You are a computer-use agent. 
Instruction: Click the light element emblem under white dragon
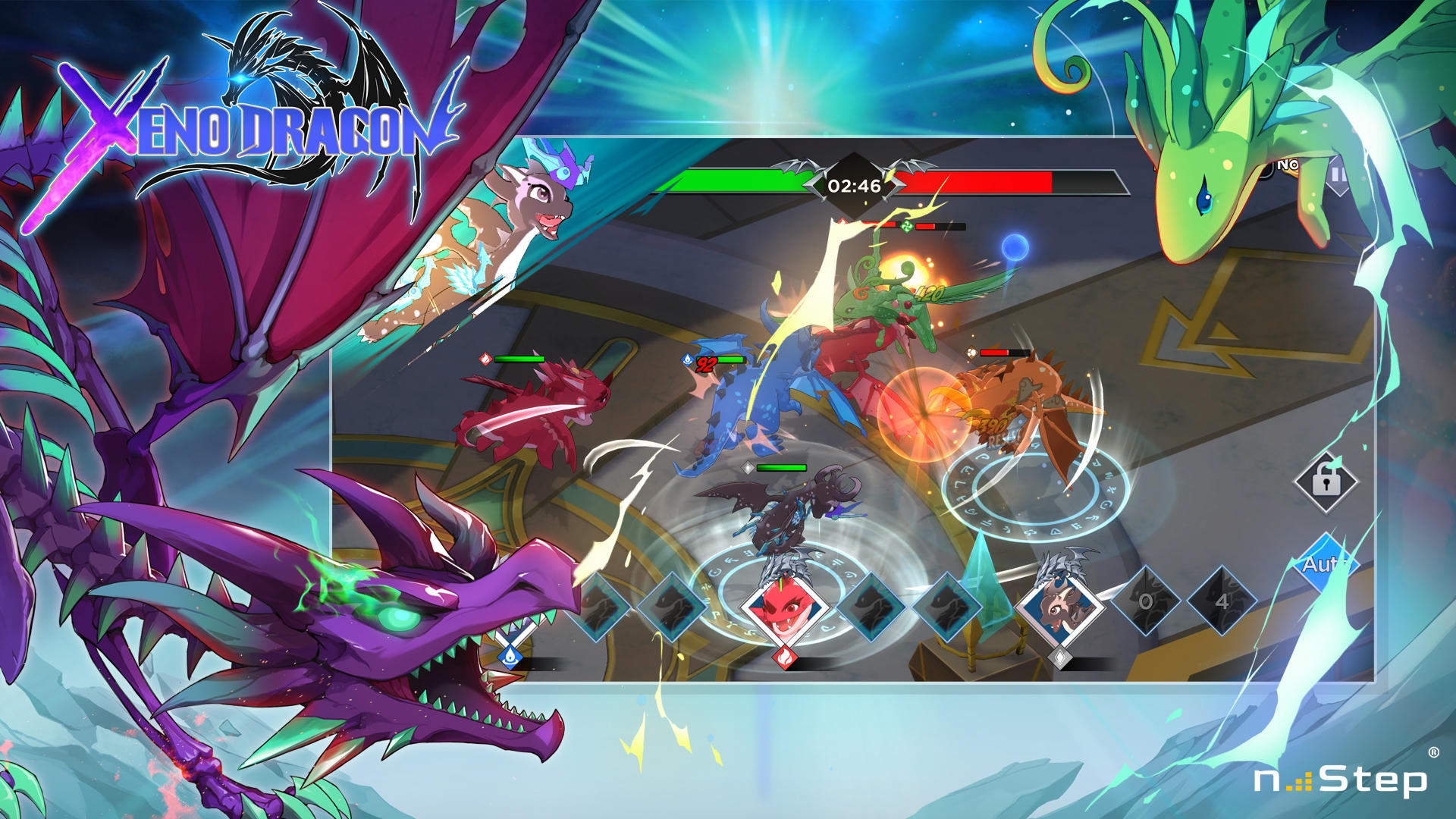pos(1062,657)
